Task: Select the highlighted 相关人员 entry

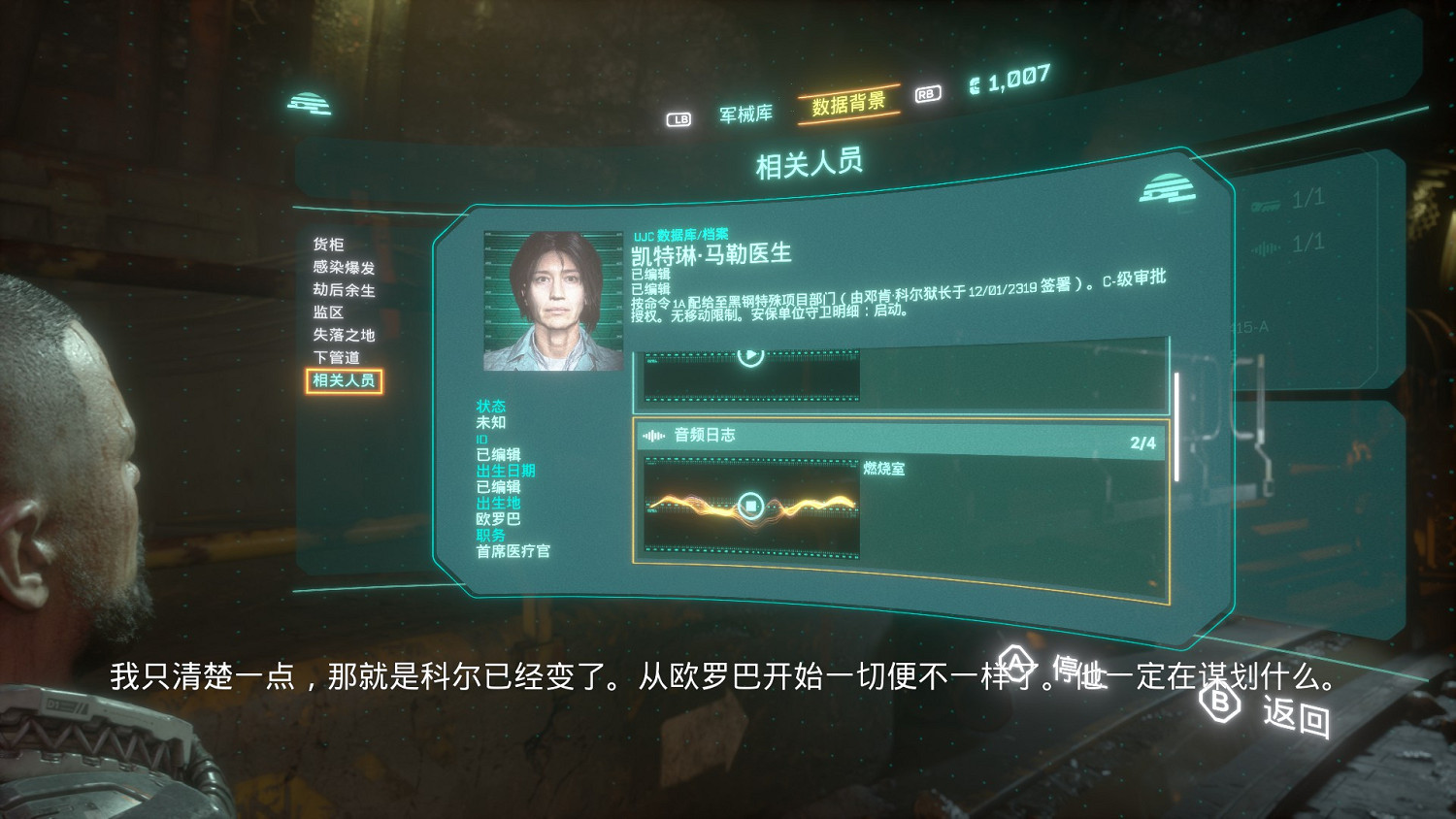Action: coord(345,381)
